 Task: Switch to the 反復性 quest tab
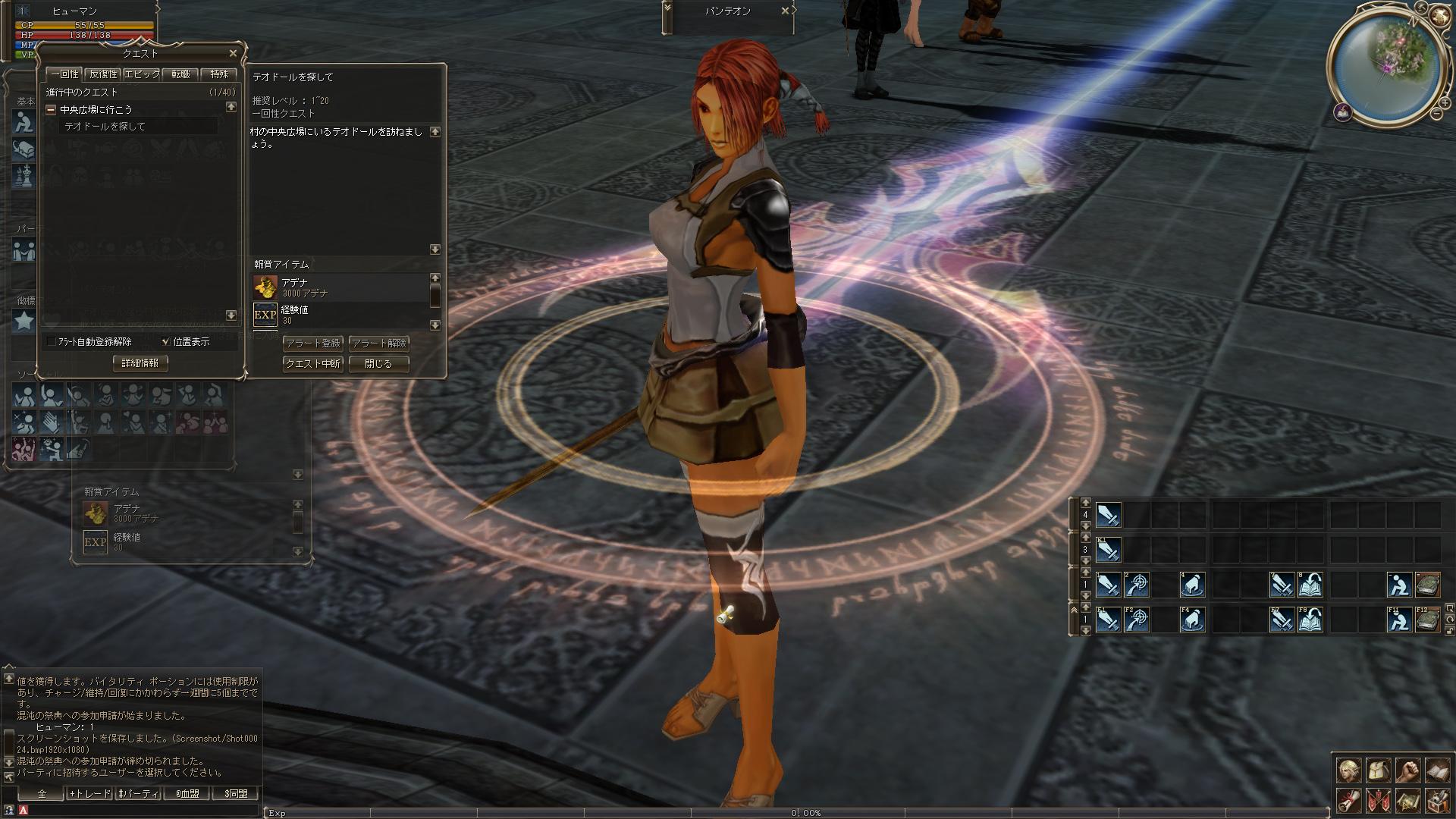click(x=103, y=74)
